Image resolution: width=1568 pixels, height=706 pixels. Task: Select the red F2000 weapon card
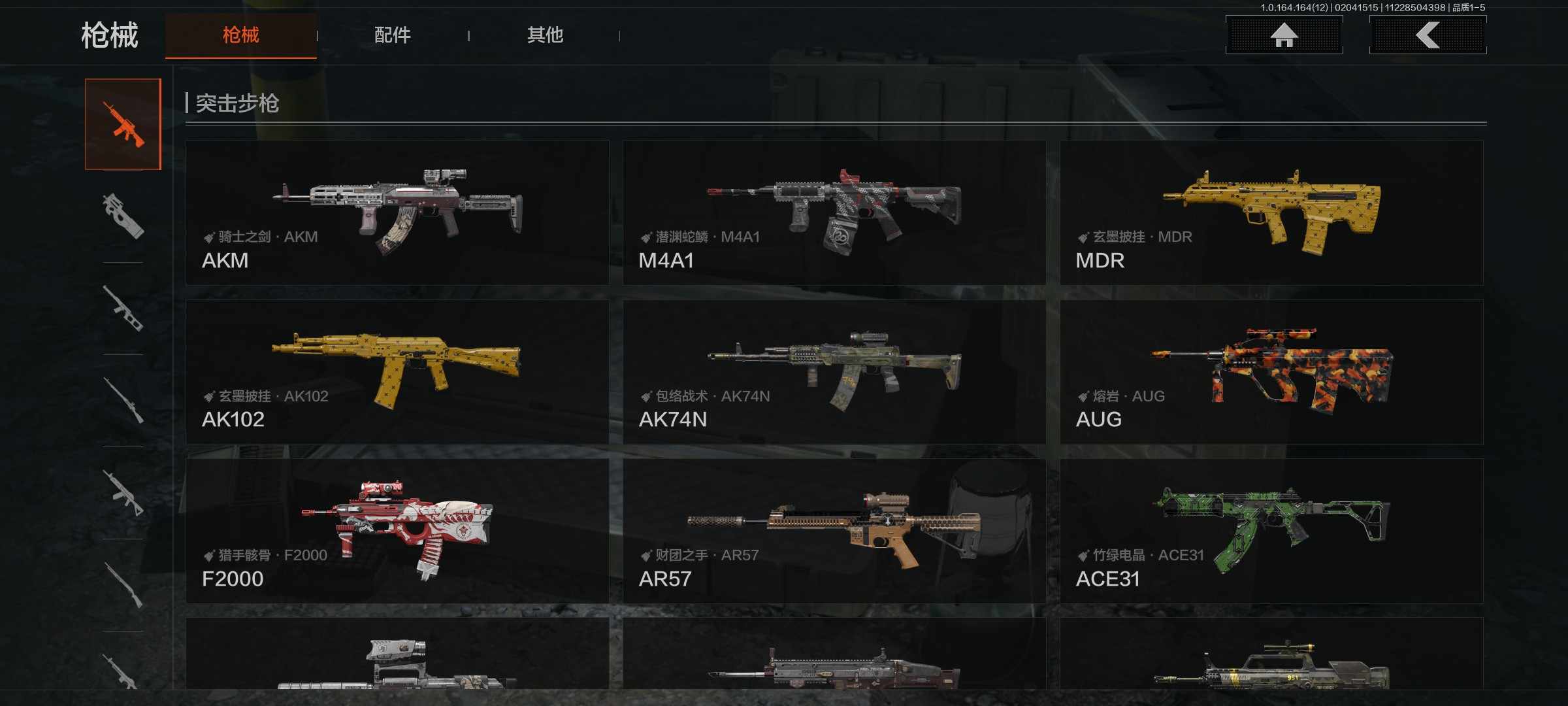(397, 531)
